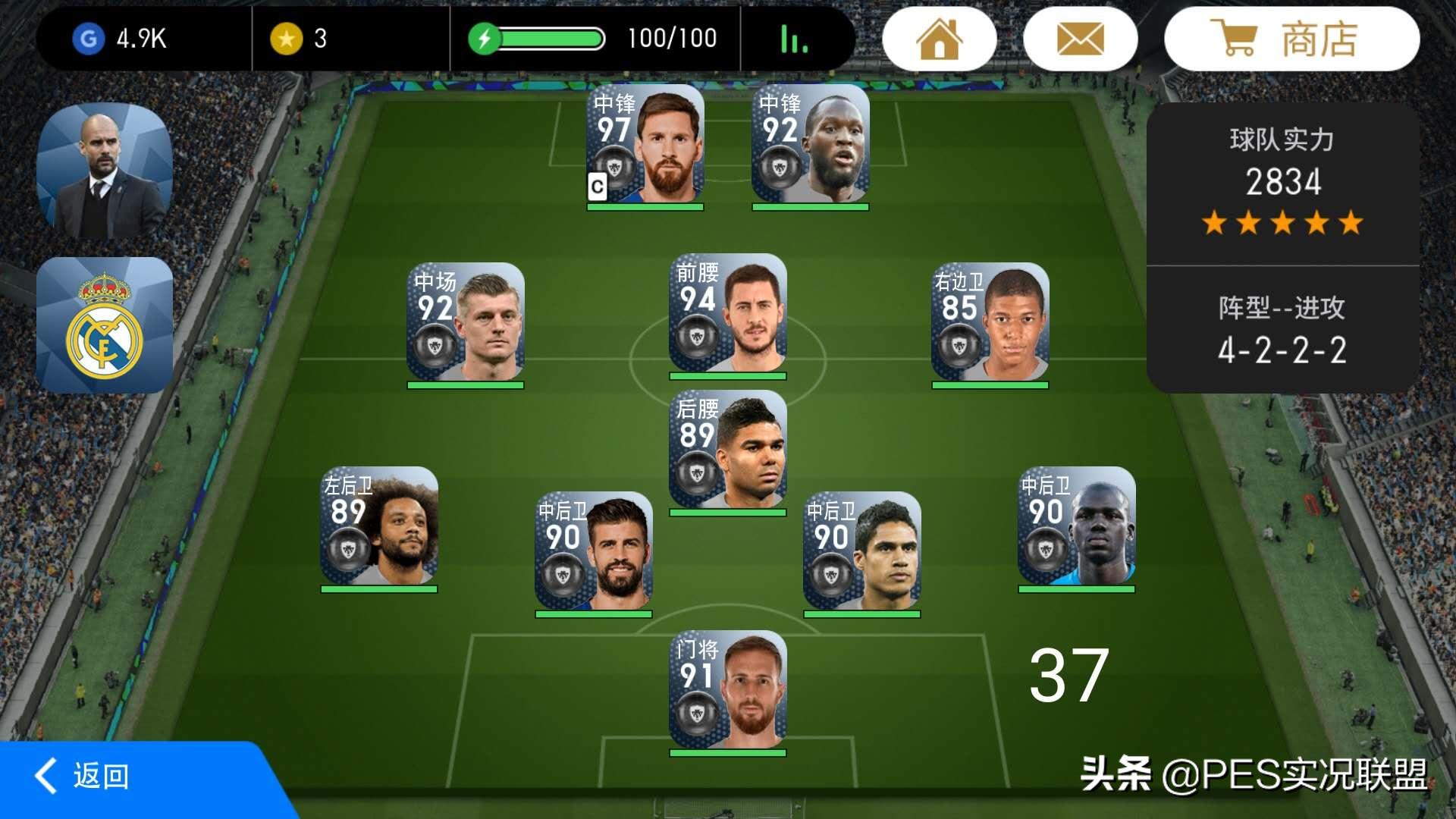Open the 4-2-2-2 formation panel

coord(1282,331)
